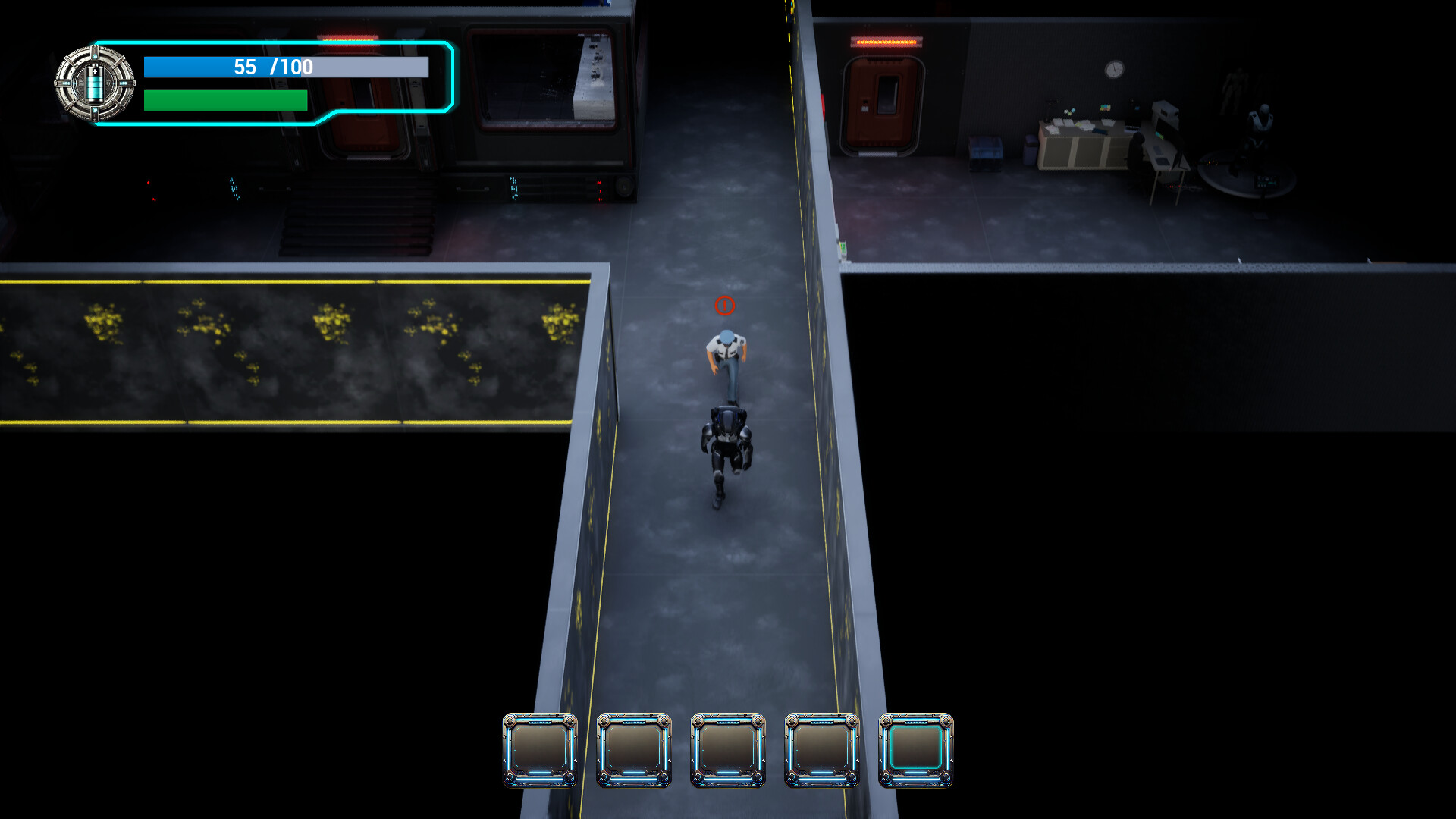Click the red target circle above the player
1456x819 pixels.
coord(725,306)
